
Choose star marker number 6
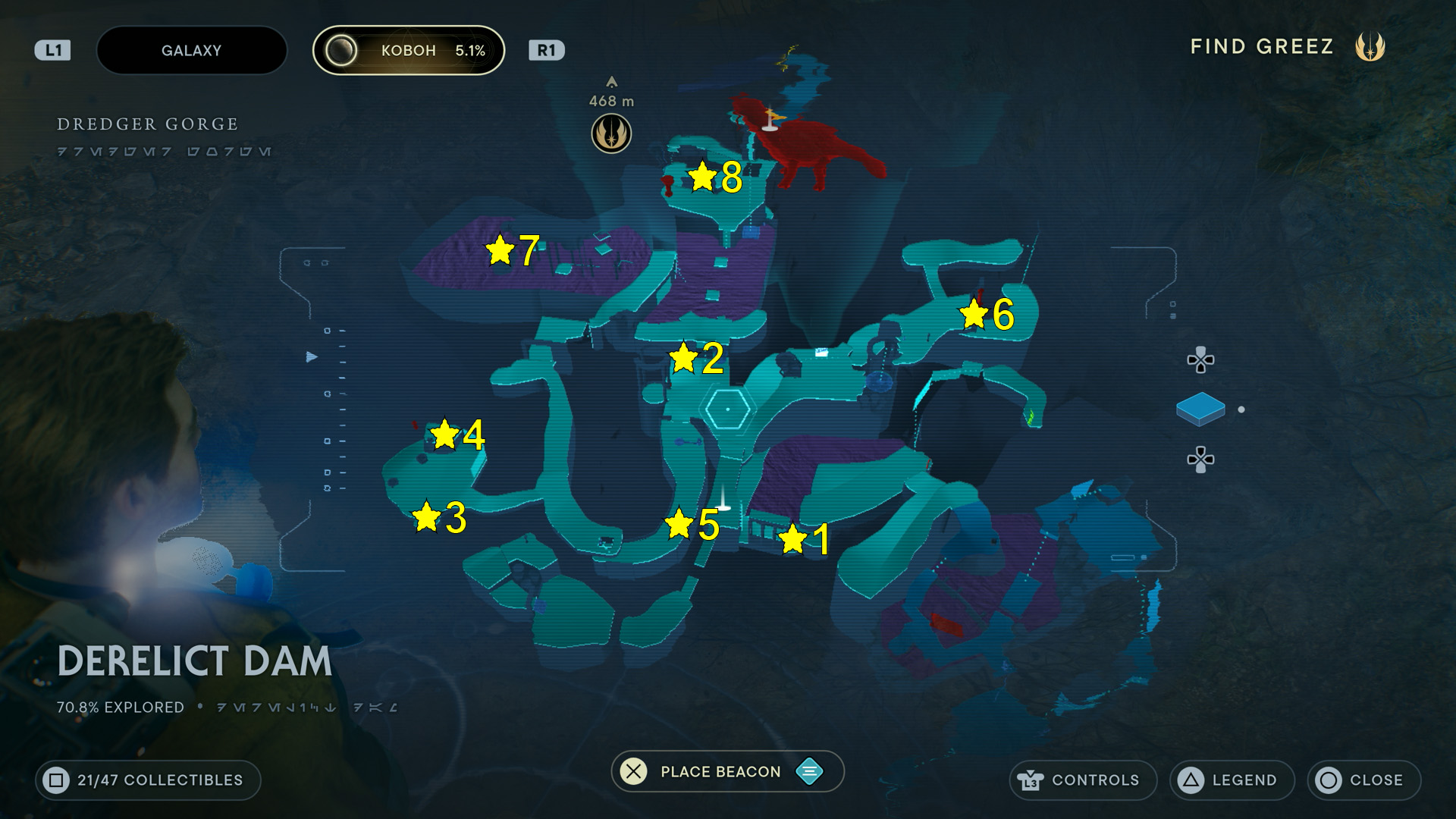click(974, 313)
